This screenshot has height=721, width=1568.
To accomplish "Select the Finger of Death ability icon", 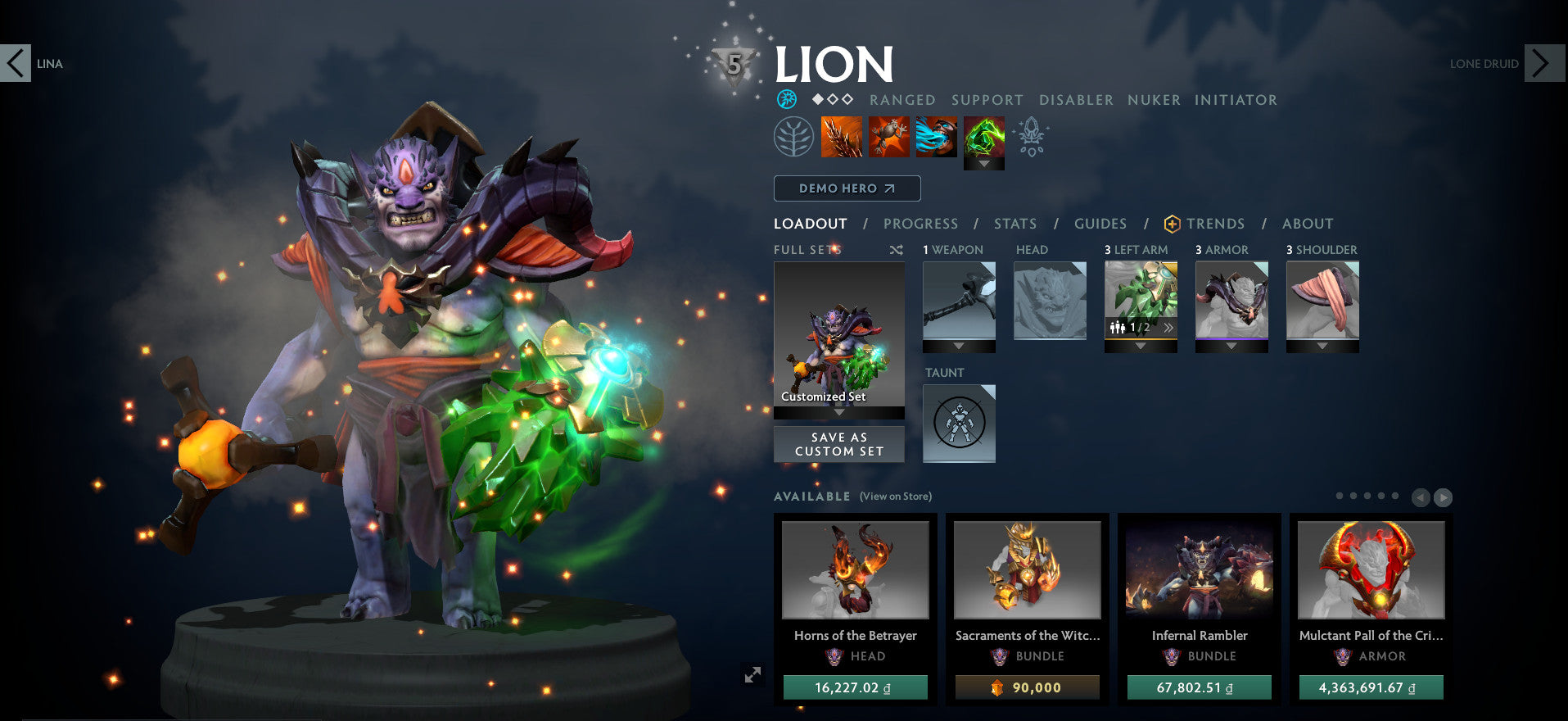I will tap(985, 136).
